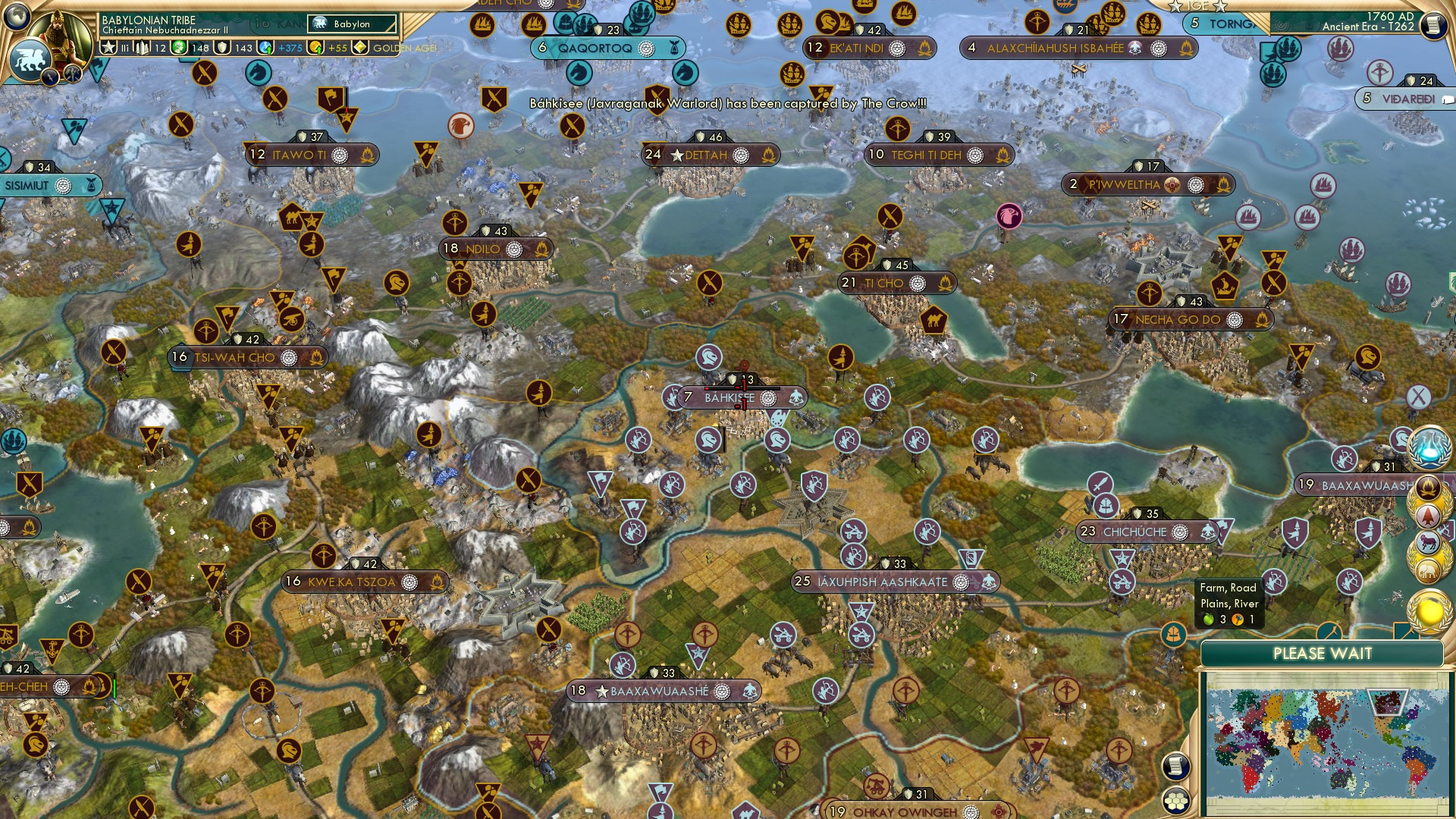Click the globe icon in the top-left corner

coord(17,14)
